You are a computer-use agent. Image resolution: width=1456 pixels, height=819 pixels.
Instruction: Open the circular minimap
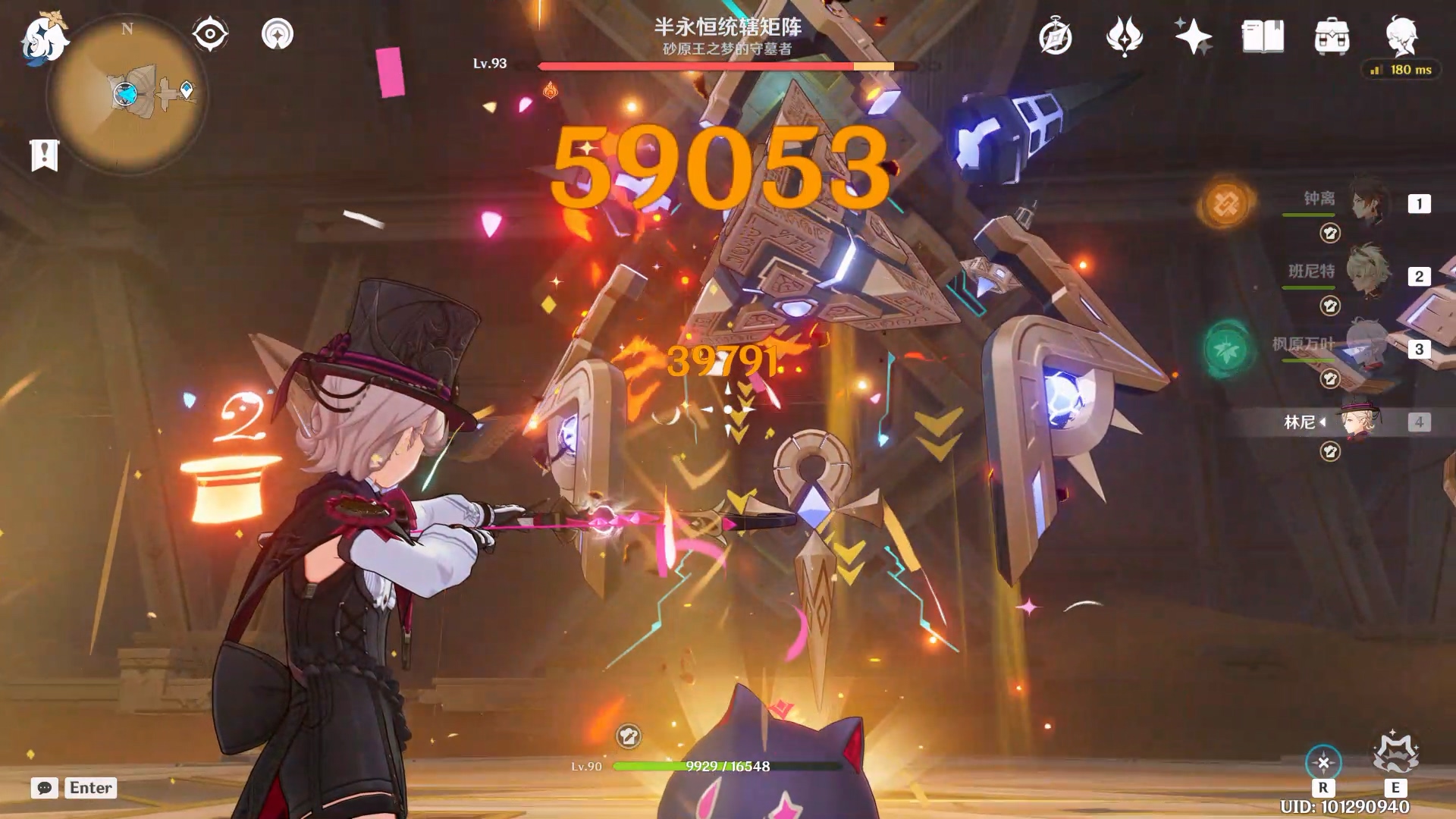click(127, 94)
